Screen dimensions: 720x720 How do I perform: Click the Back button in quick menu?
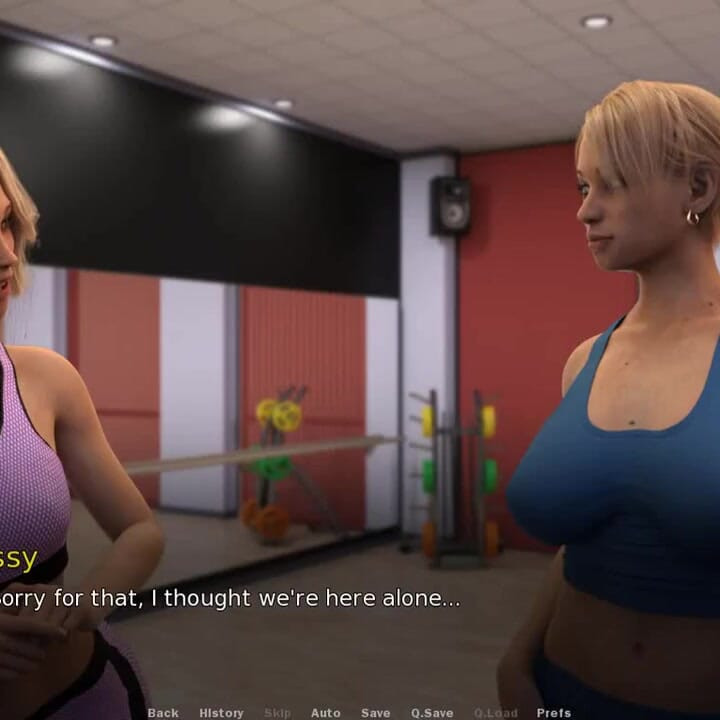point(163,713)
